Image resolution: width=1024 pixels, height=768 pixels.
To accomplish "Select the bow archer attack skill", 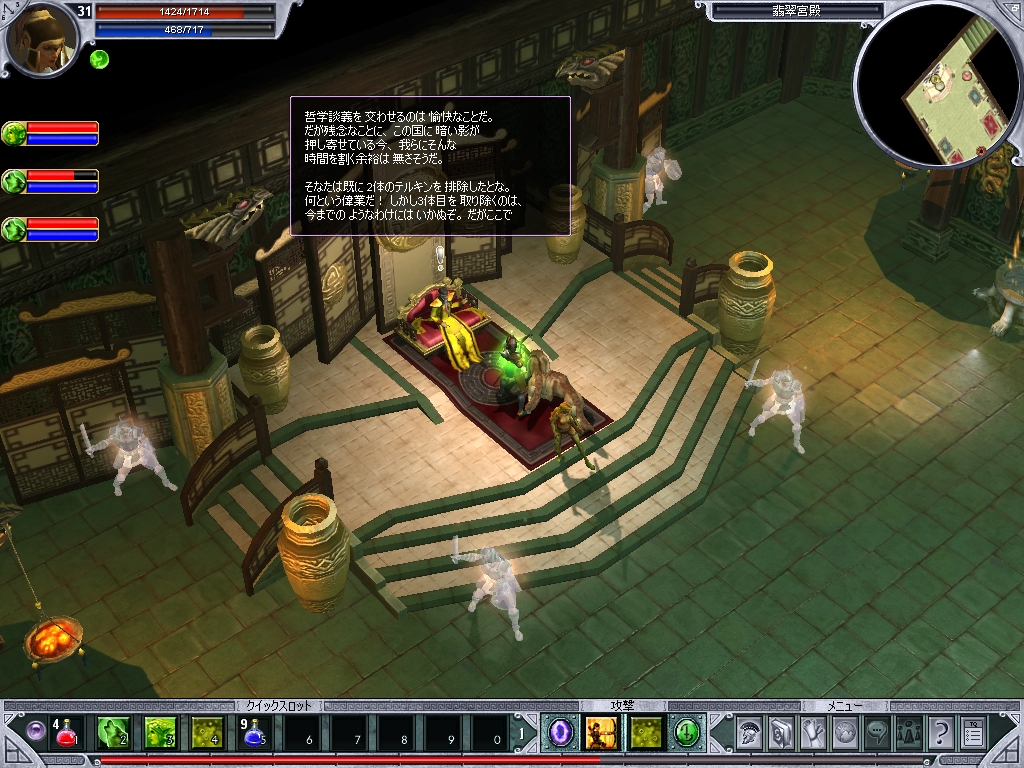I will [x=601, y=734].
